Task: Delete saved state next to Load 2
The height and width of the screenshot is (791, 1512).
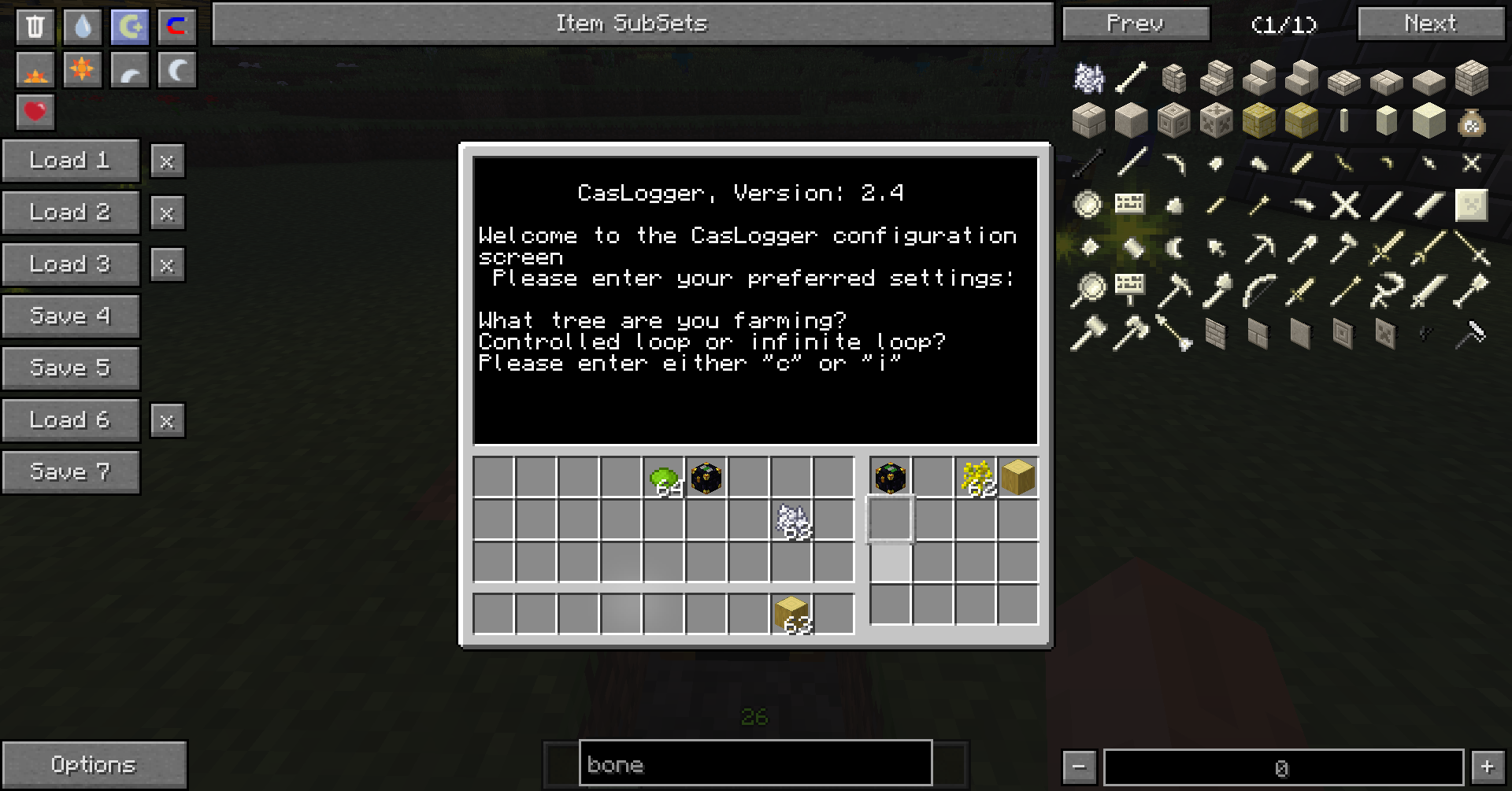Action: [167, 213]
